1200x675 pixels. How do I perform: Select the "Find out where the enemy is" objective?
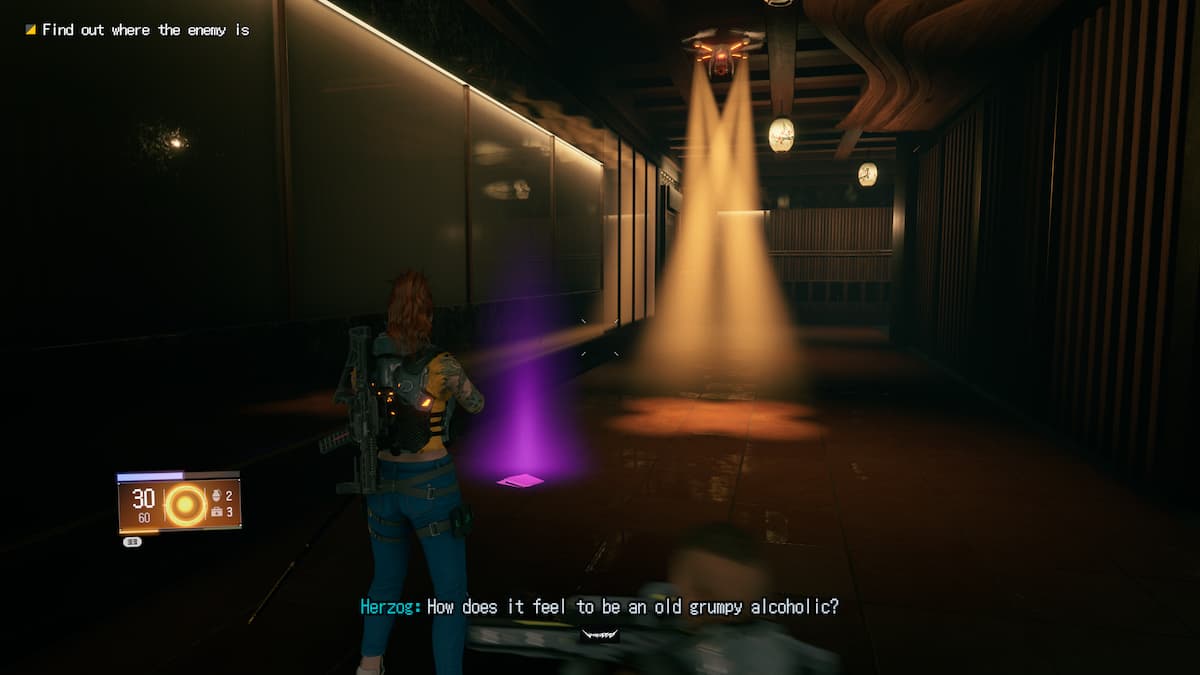tap(145, 30)
